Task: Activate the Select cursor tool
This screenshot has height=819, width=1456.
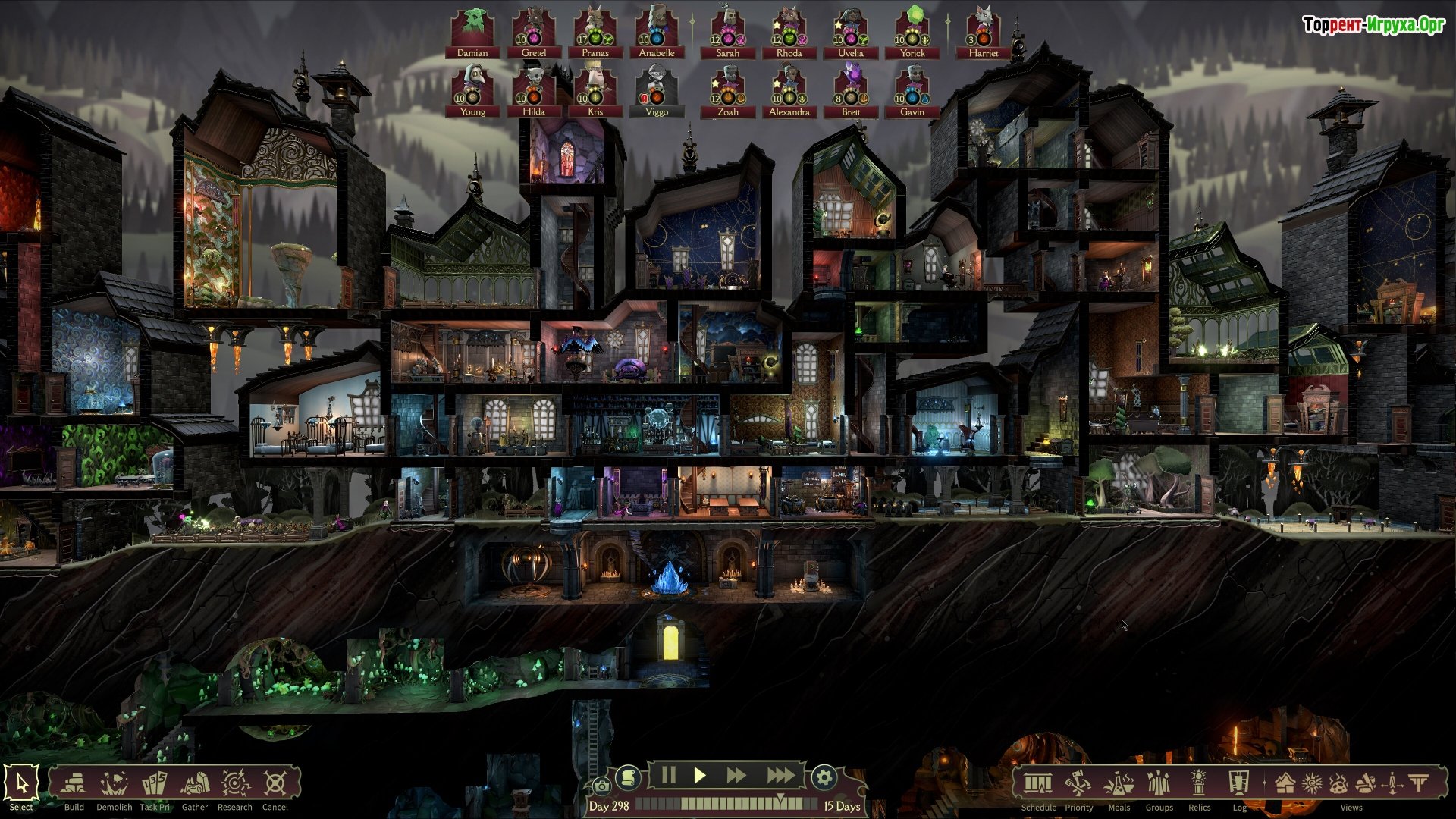Action: pyautogui.click(x=21, y=783)
